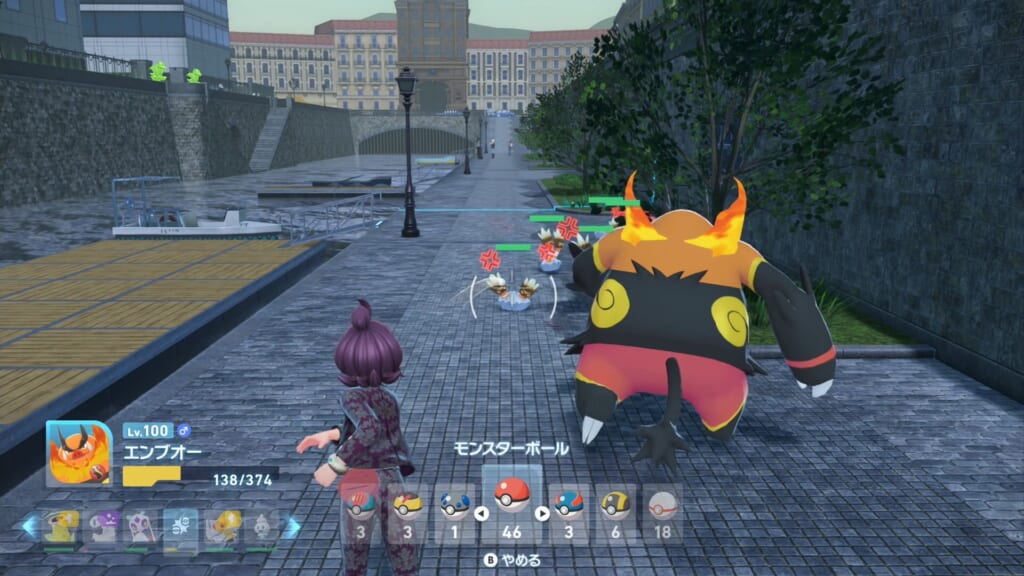Click the party bar's right arrow
The width and height of the screenshot is (1024, 576).
coord(291,527)
